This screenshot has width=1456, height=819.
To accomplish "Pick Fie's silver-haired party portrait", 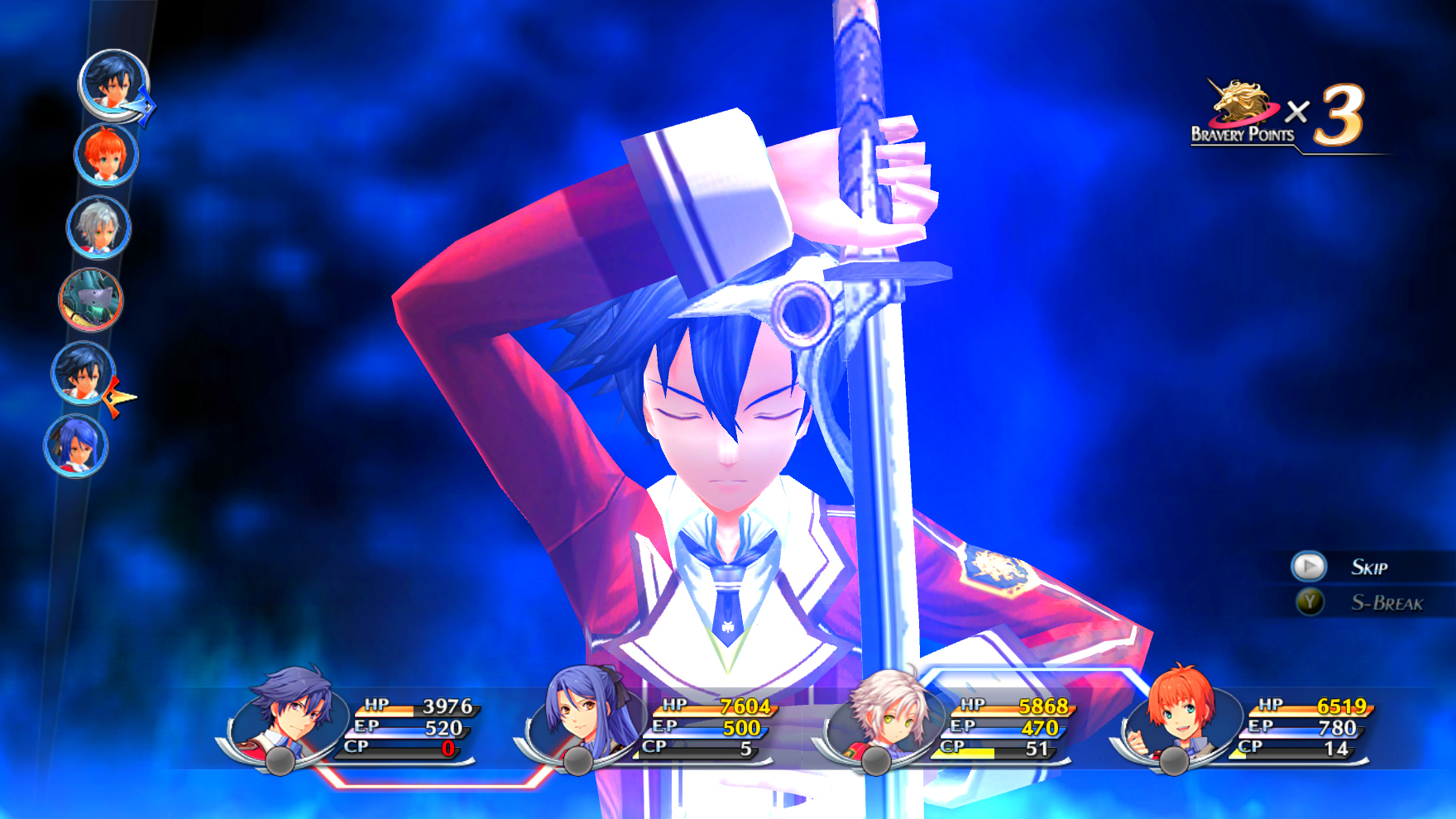I will click(885, 715).
